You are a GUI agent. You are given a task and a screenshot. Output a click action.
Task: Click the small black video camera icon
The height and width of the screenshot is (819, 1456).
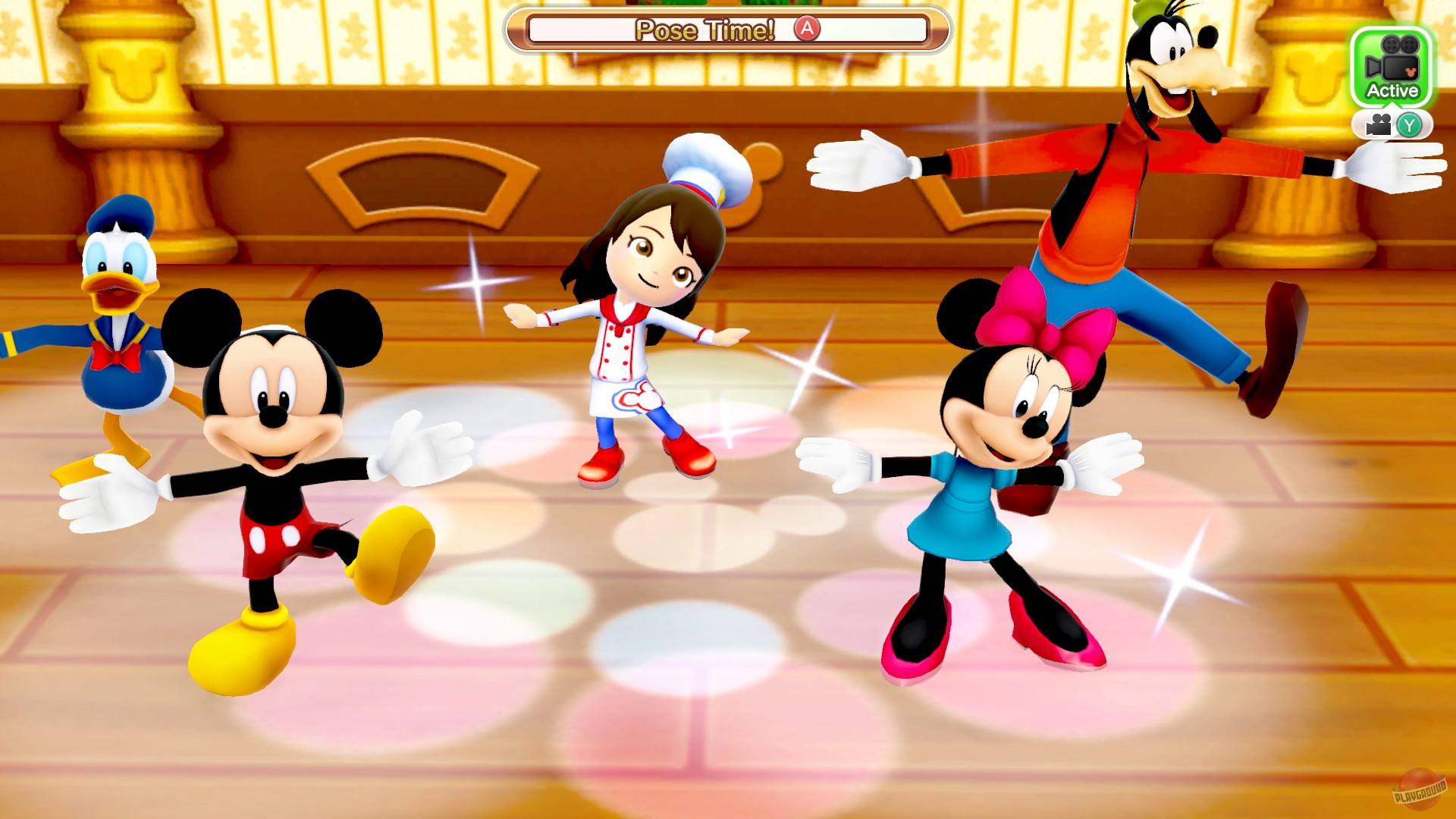click(x=1378, y=124)
